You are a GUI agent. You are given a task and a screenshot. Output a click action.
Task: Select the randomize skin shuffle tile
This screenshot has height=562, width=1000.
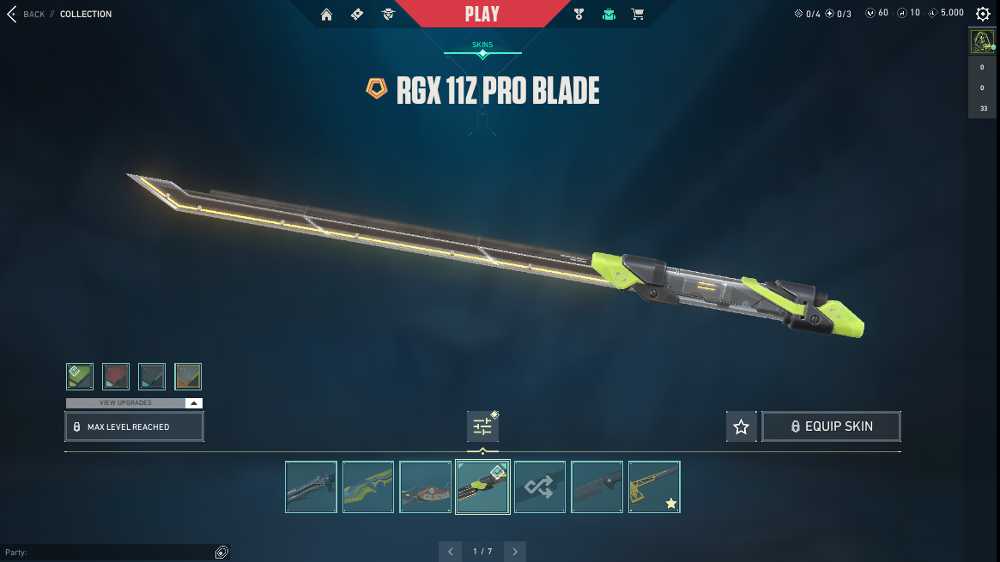[540, 487]
